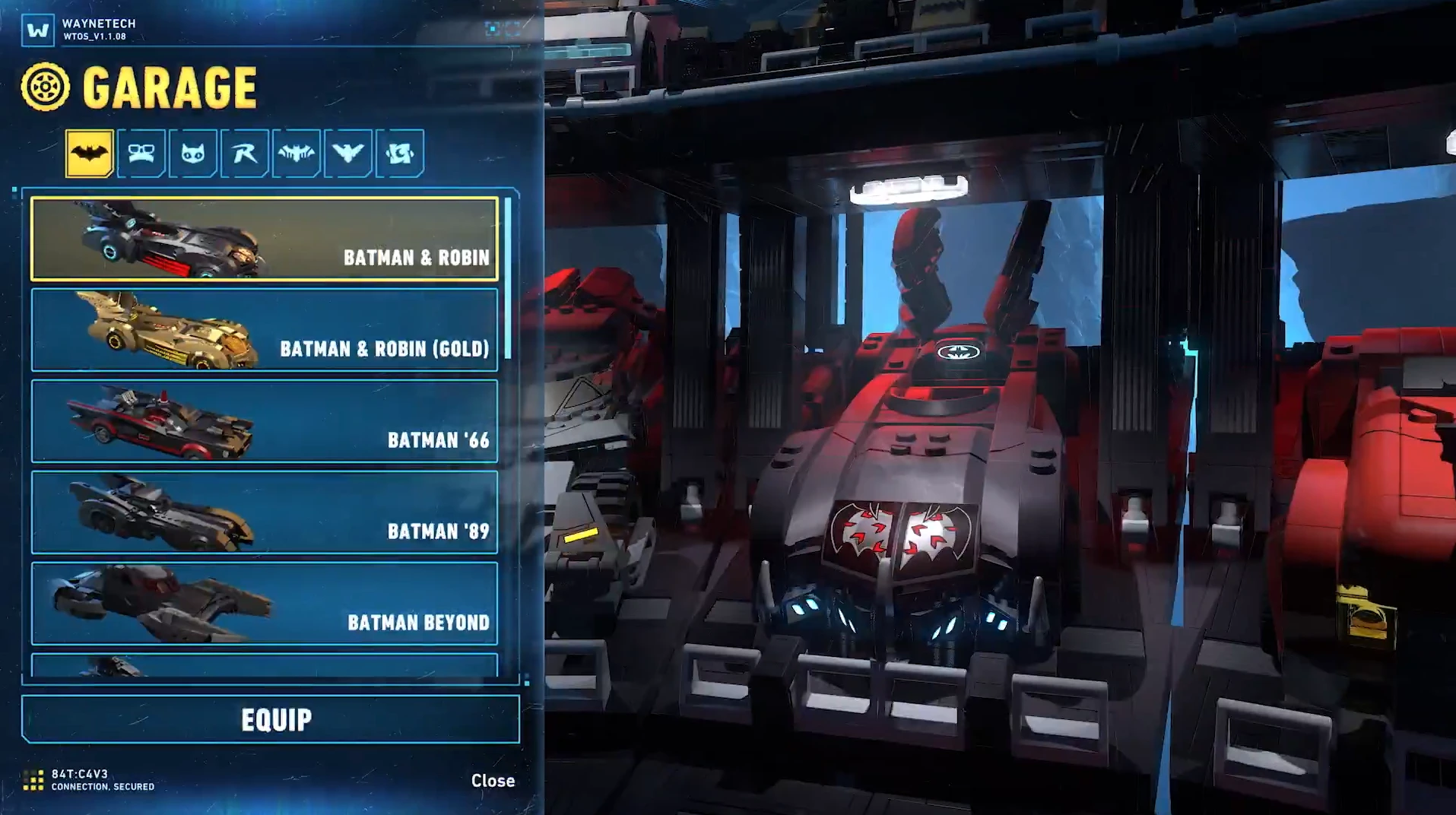1456x815 pixels.
Task: Pick the Batman '66 Batmobile
Action: (x=264, y=421)
